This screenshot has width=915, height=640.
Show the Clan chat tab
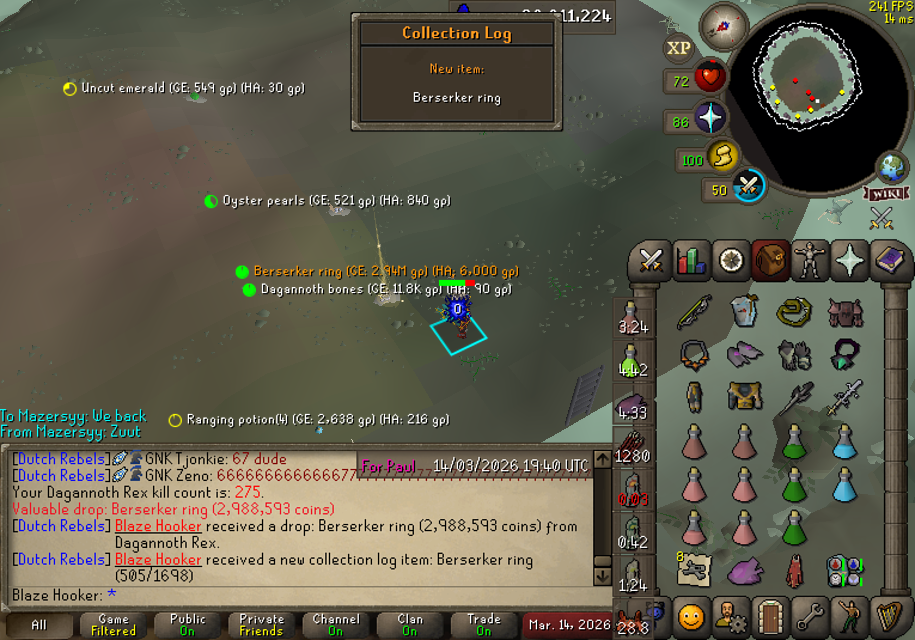click(410, 626)
